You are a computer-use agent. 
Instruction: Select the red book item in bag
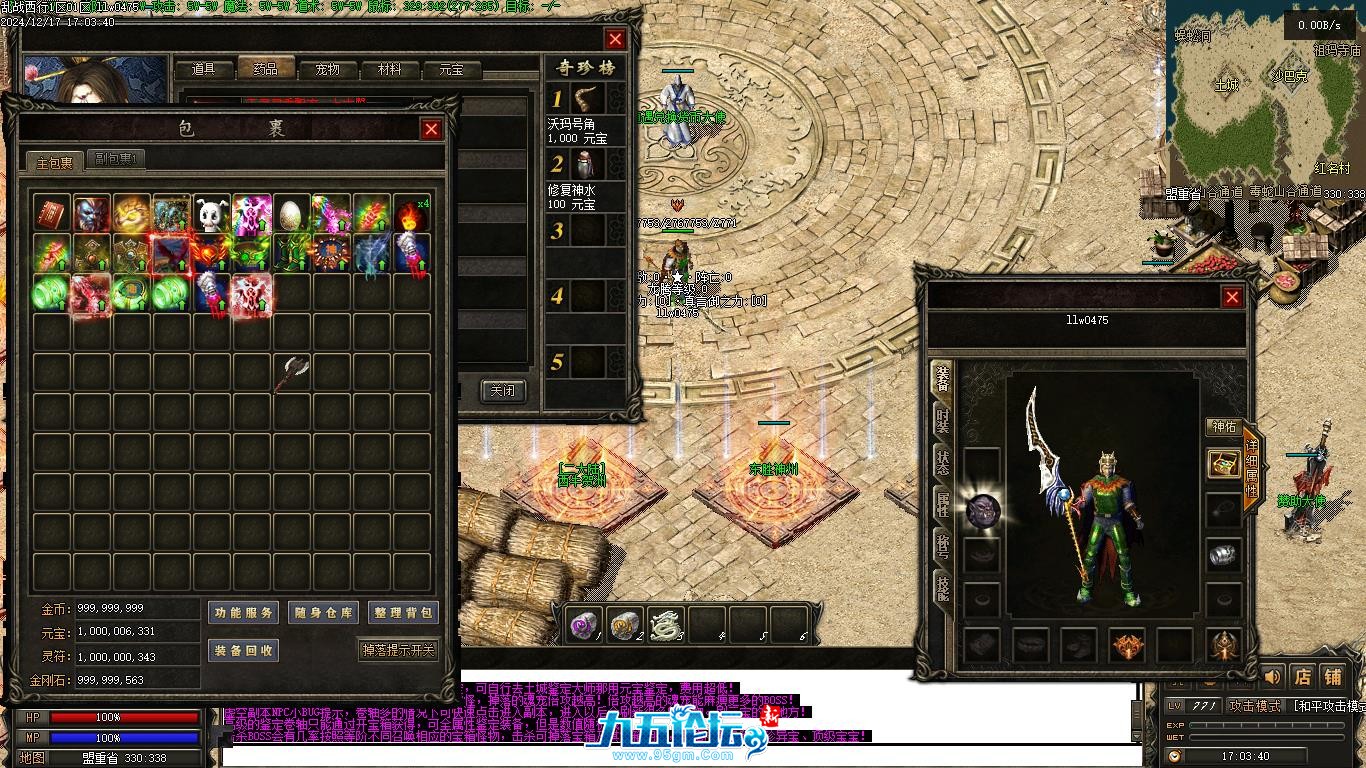pyautogui.click(x=51, y=213)
